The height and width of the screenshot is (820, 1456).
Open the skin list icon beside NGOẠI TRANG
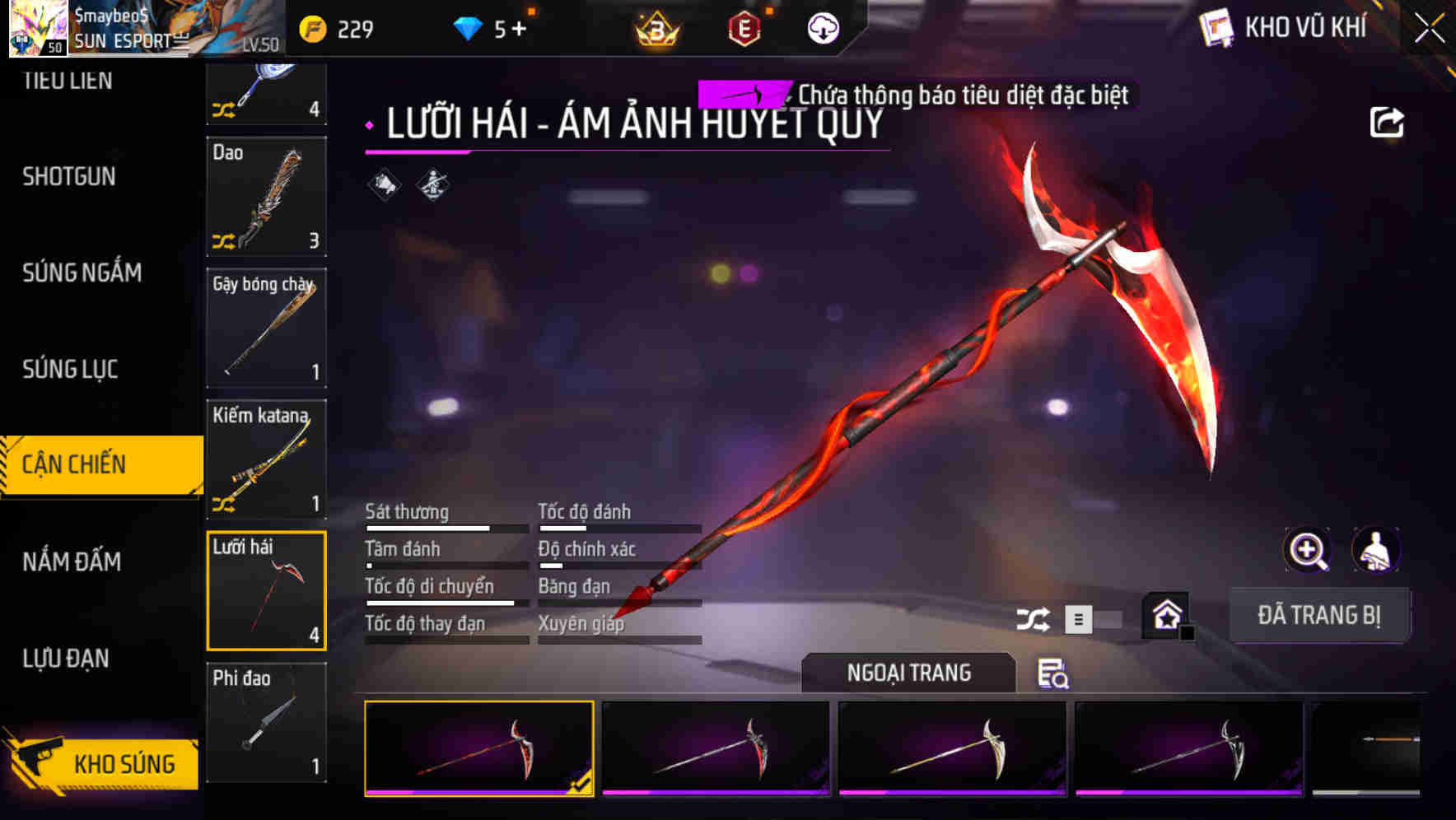1054,675
